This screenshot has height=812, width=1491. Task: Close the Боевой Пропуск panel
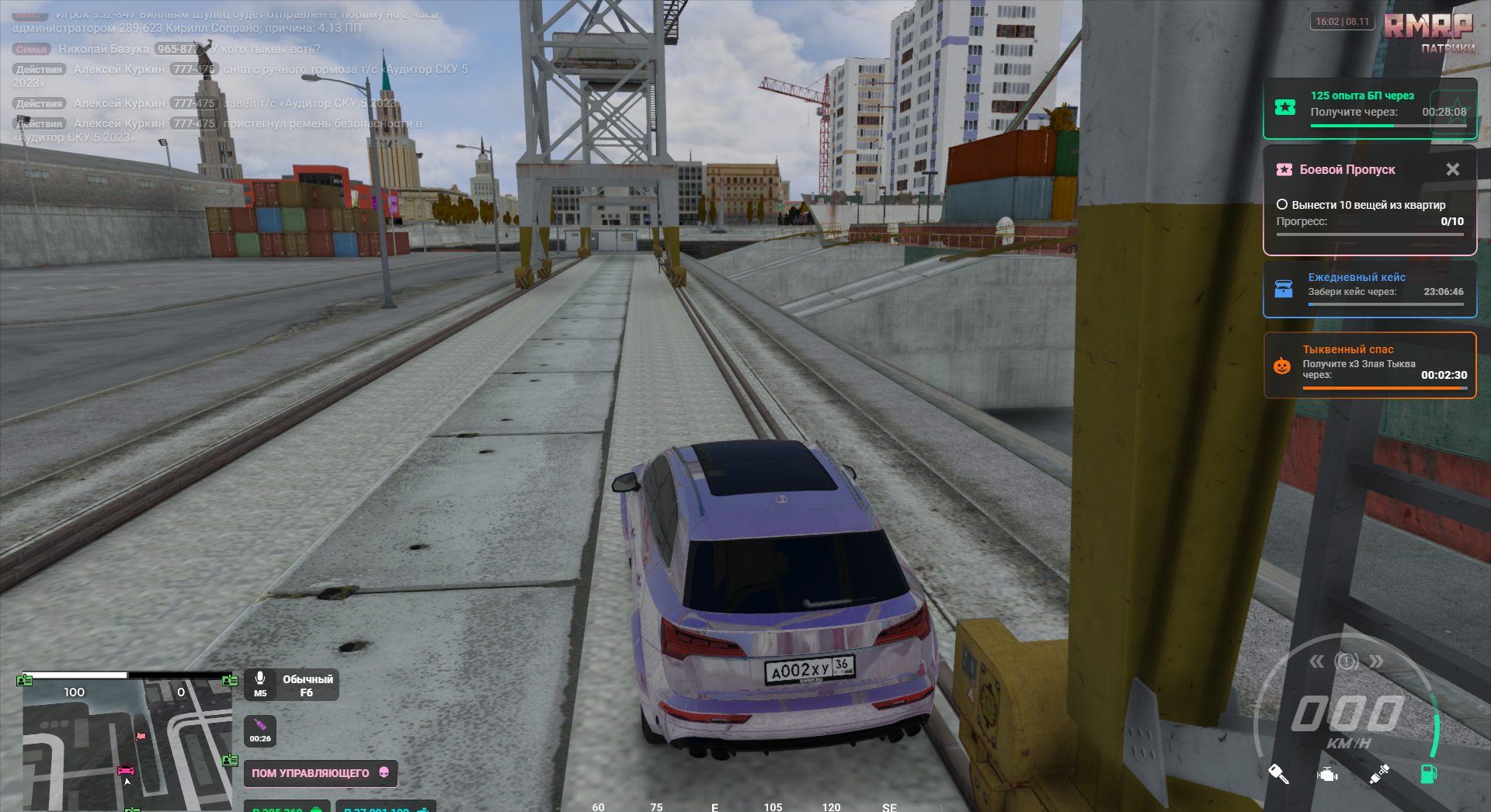coord(1452,169)
